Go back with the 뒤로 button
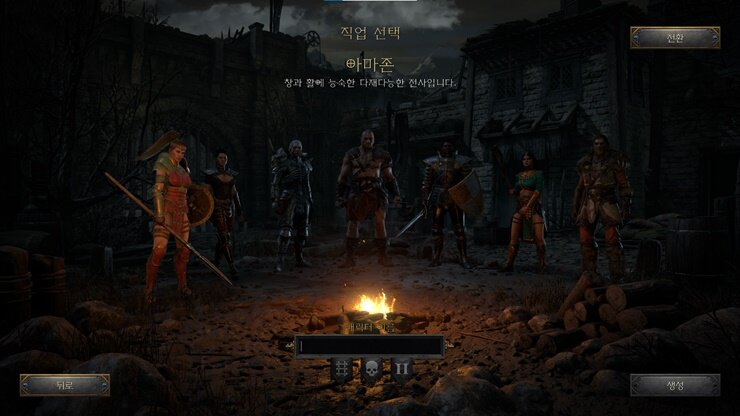This screenshot has height=416, width=740. pos(65,384)
